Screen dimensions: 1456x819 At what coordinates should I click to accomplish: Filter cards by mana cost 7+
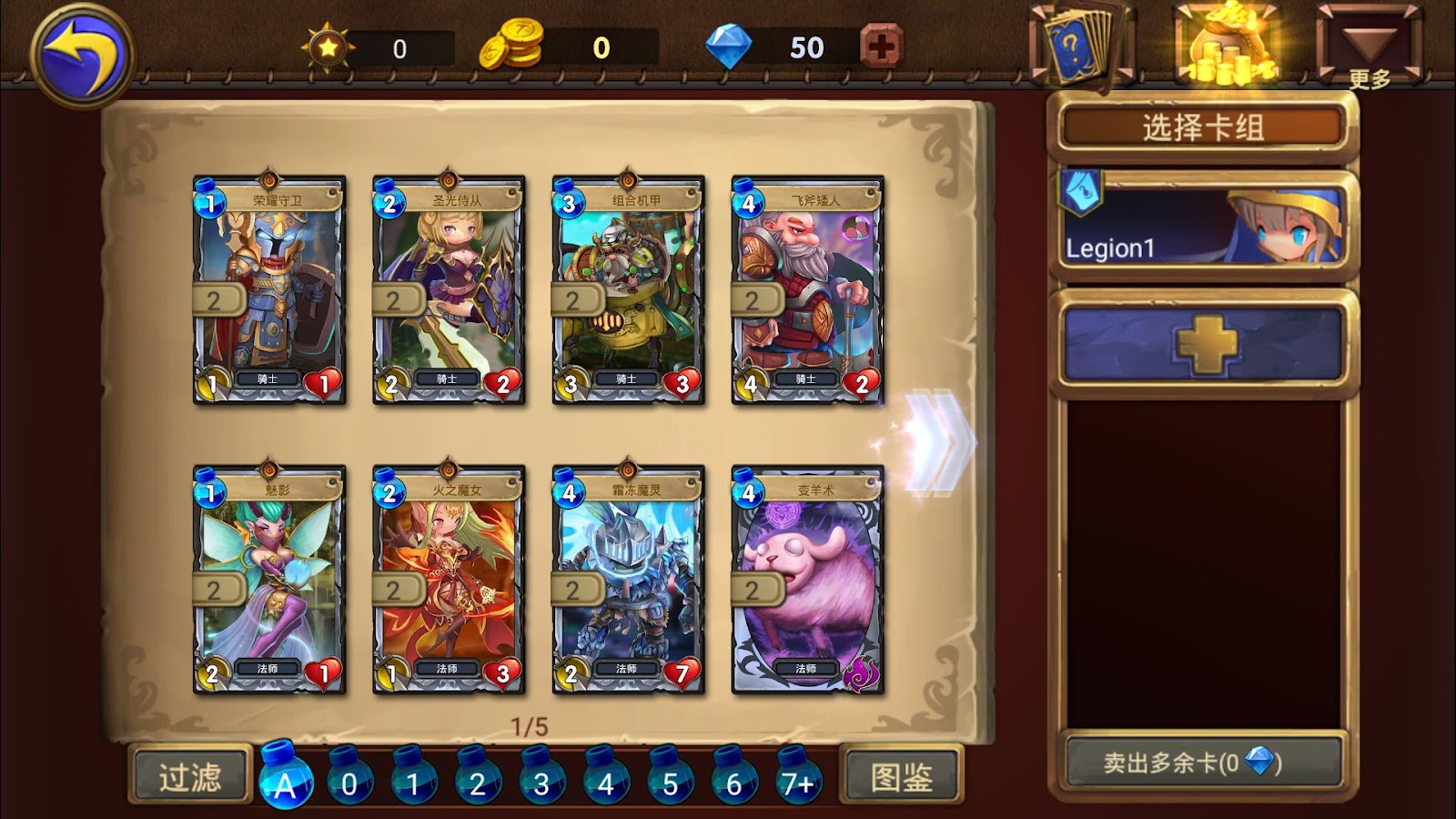(x=798, y=780)
